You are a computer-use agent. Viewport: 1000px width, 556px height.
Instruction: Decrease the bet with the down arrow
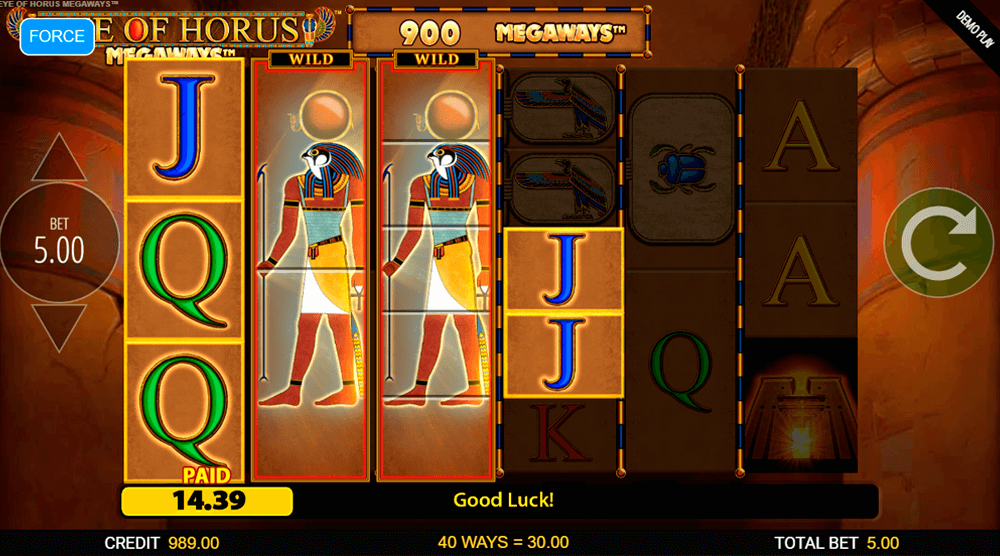click(x=59, y=327)
